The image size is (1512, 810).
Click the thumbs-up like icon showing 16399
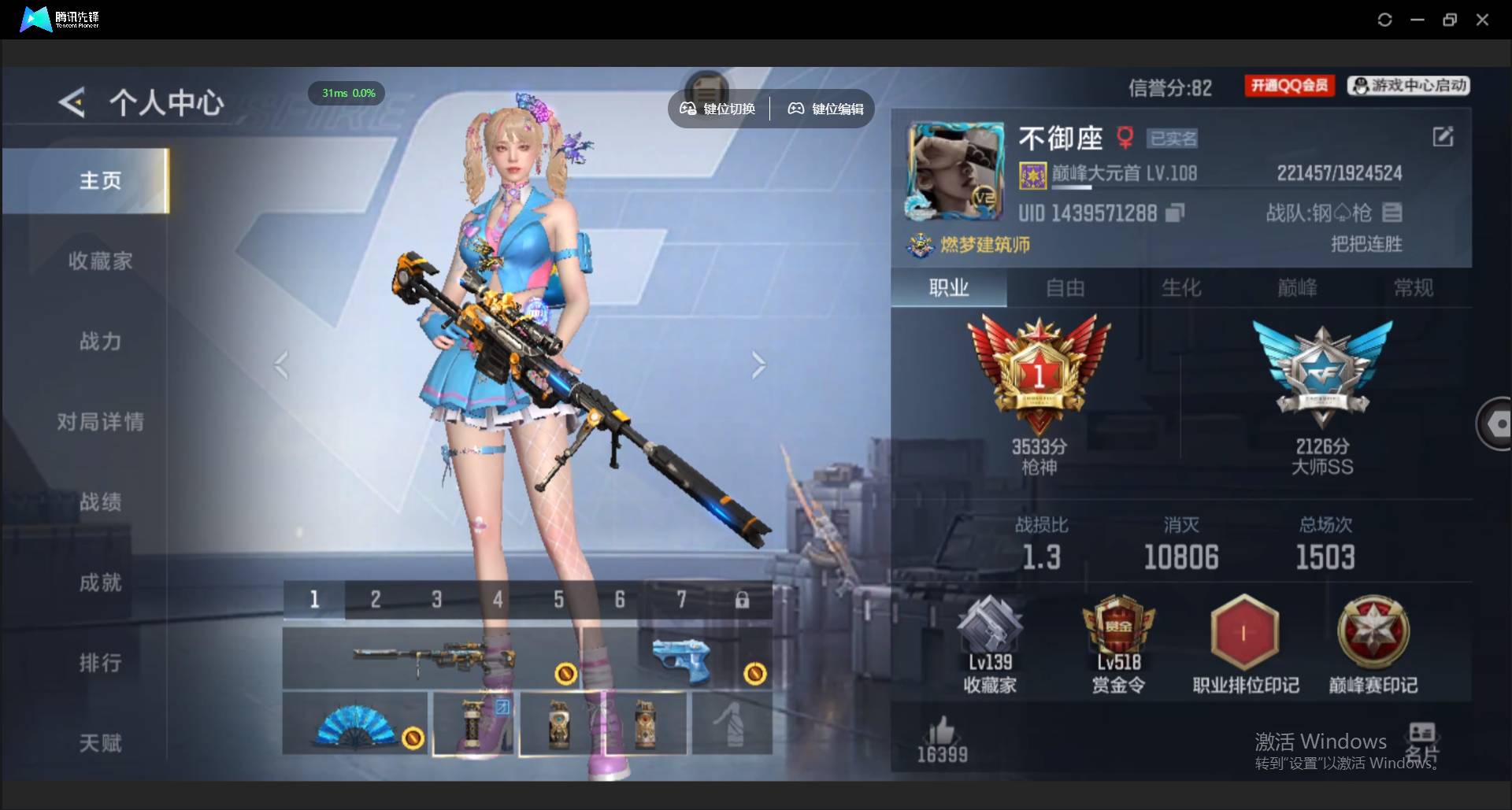pyautogui.click(x=942, y=732)
